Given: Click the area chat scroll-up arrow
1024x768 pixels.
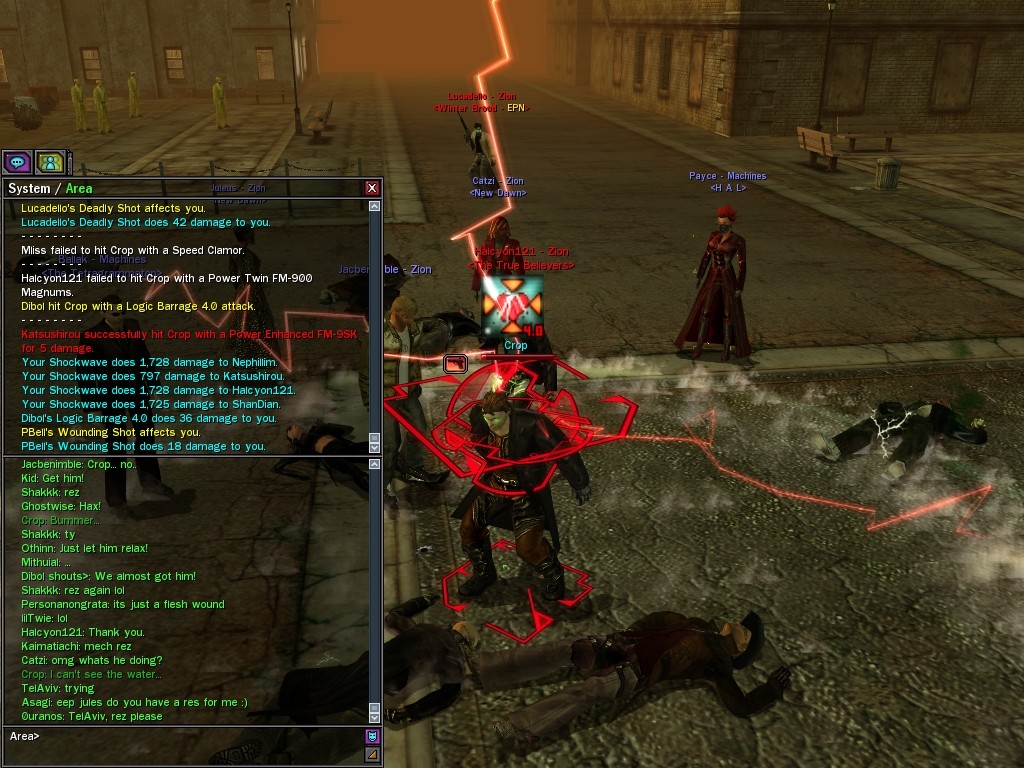Looking at the screenshot, I should (x=375, y=464).
